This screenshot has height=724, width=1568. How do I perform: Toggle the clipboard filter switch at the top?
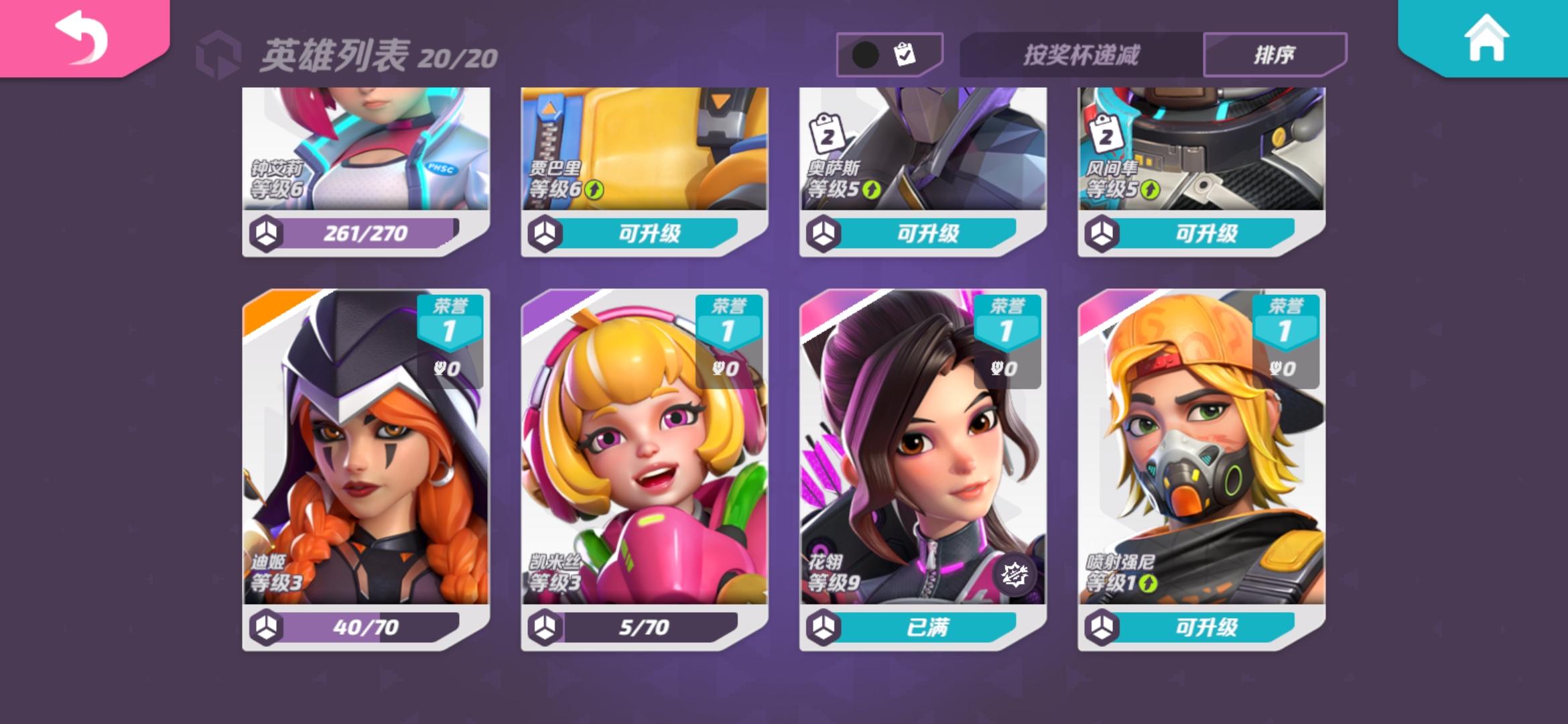(889, 54)
